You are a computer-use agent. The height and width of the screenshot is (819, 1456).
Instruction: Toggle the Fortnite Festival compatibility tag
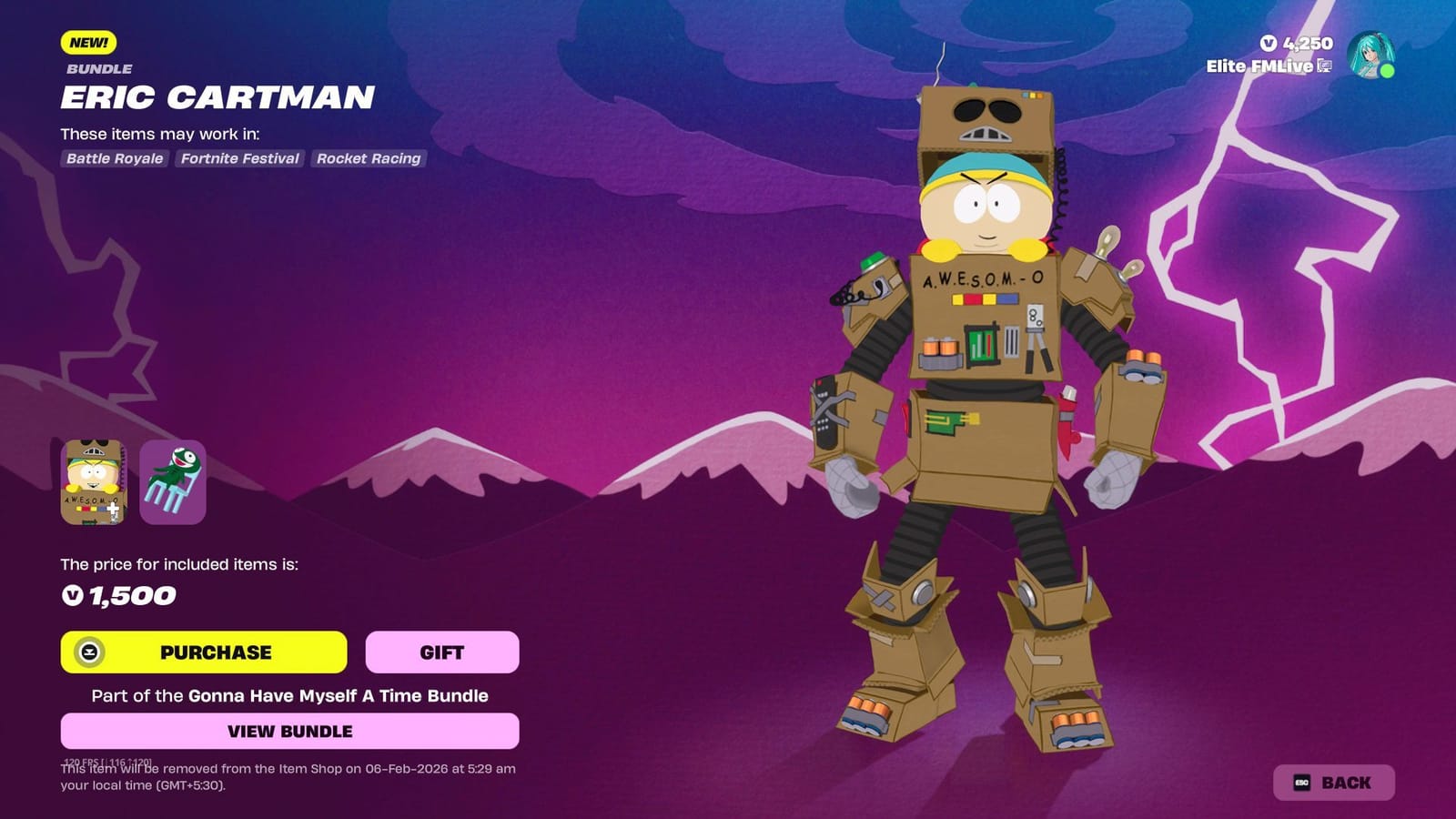(x=241, y=158)
